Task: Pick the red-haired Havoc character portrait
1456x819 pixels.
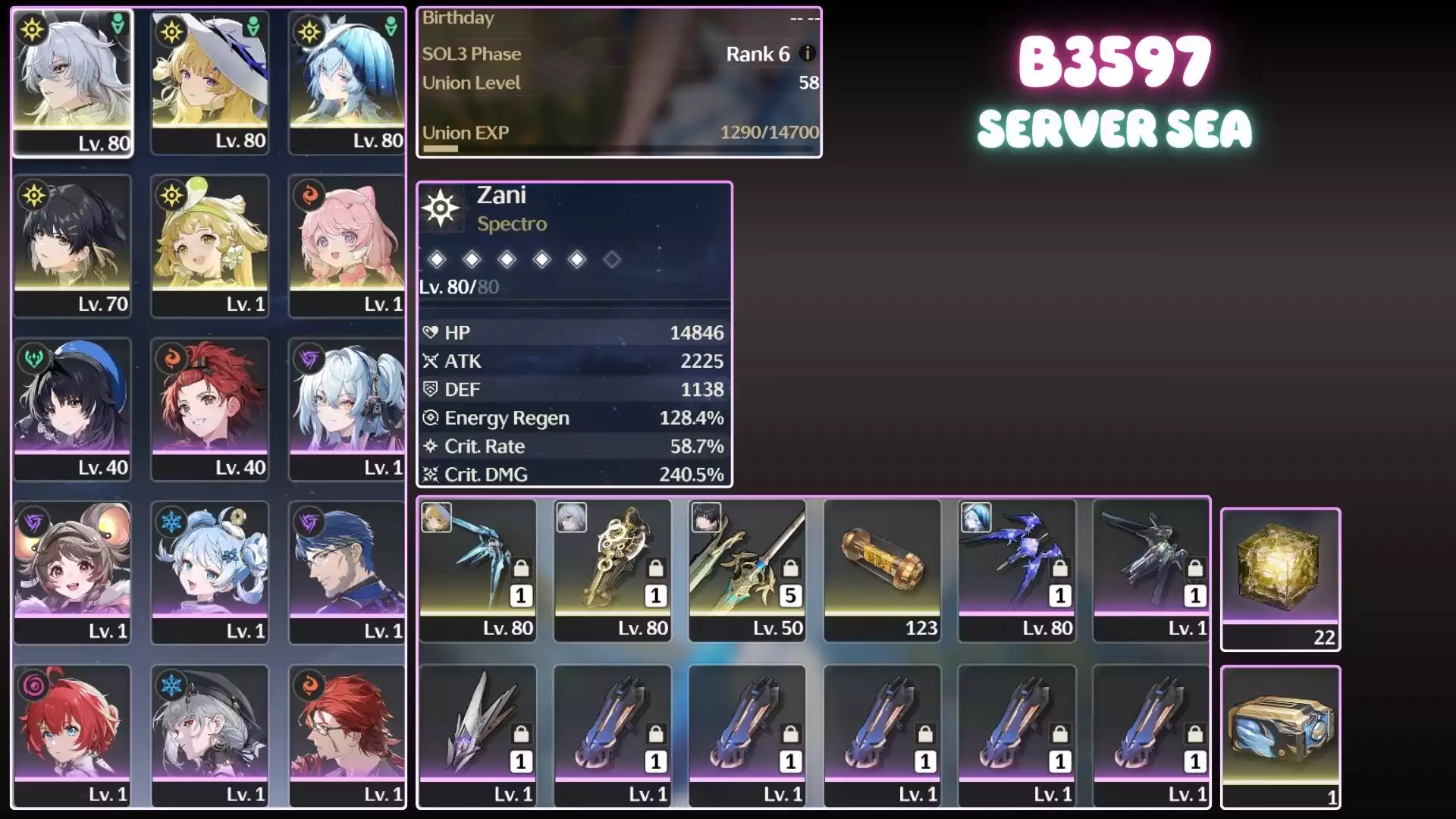Action: 73,736
